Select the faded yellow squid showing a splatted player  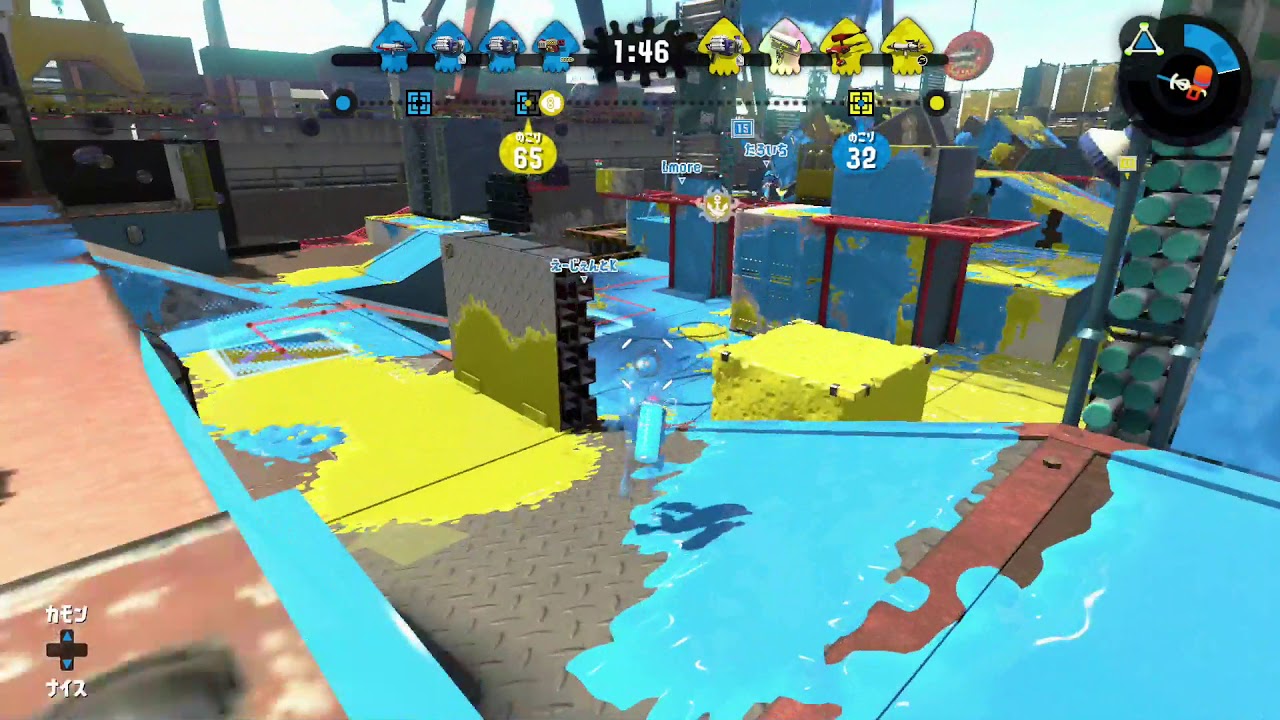[784, 46]
